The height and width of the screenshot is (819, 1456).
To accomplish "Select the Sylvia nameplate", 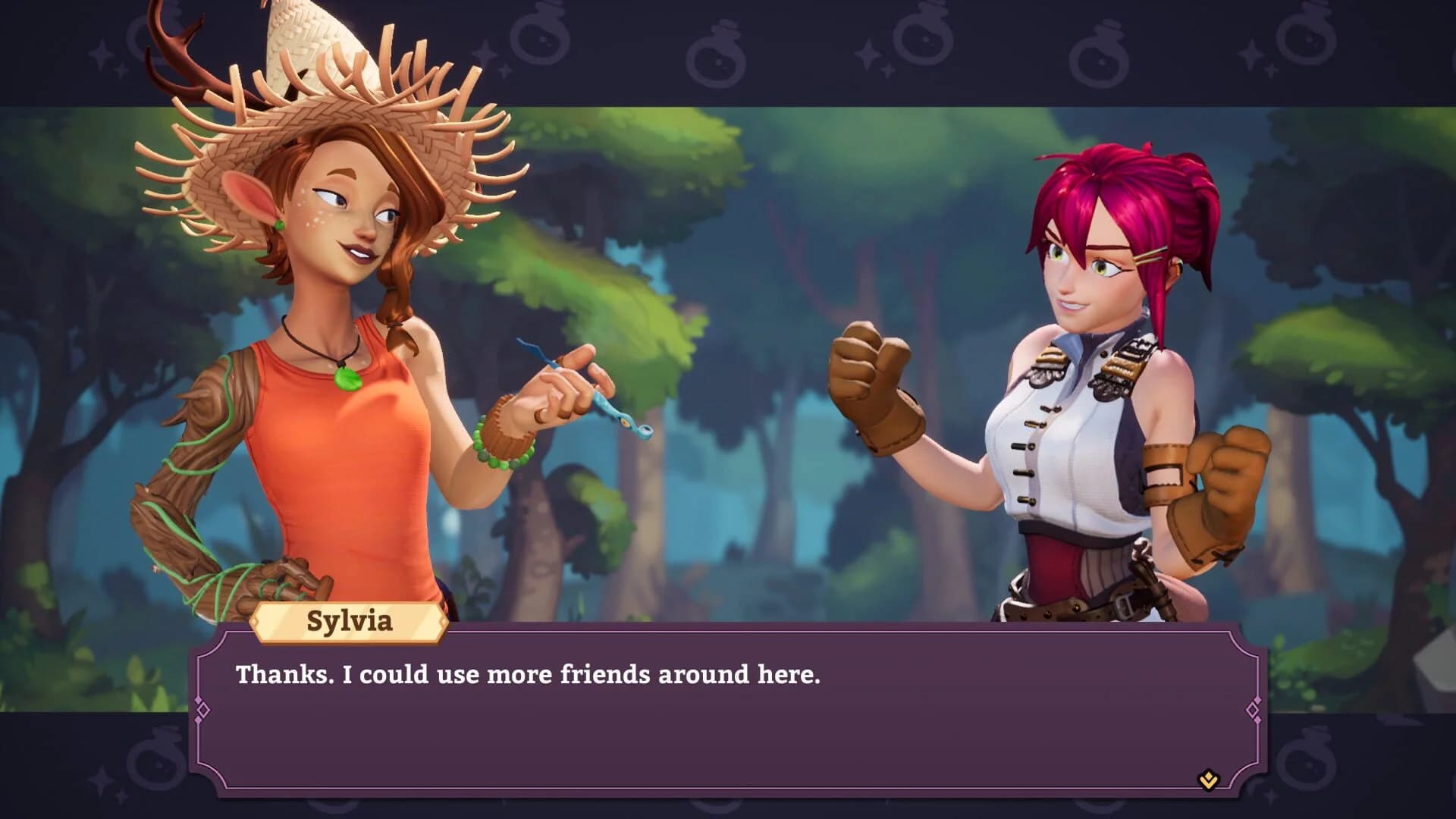I will [x=351, y=623].
